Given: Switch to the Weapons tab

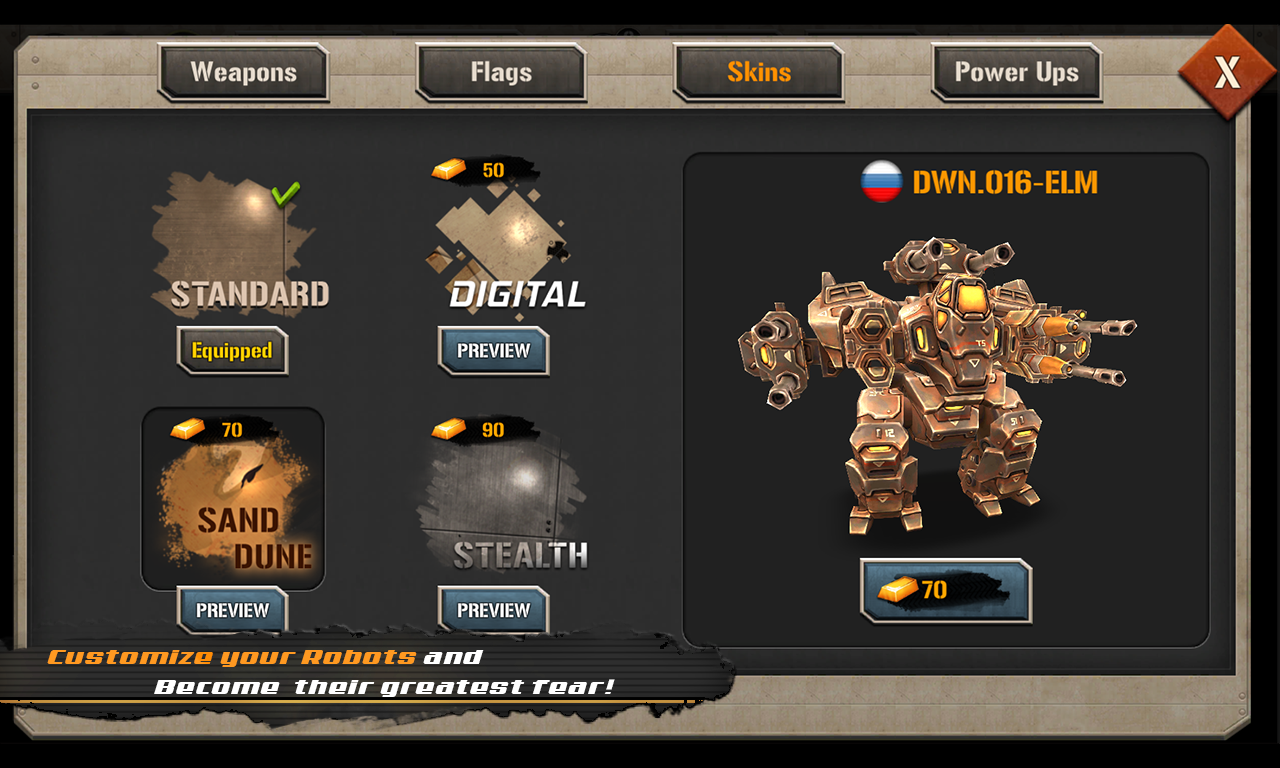Looking at the screenshot, I should pyautogui.click(x=243, y=72).
